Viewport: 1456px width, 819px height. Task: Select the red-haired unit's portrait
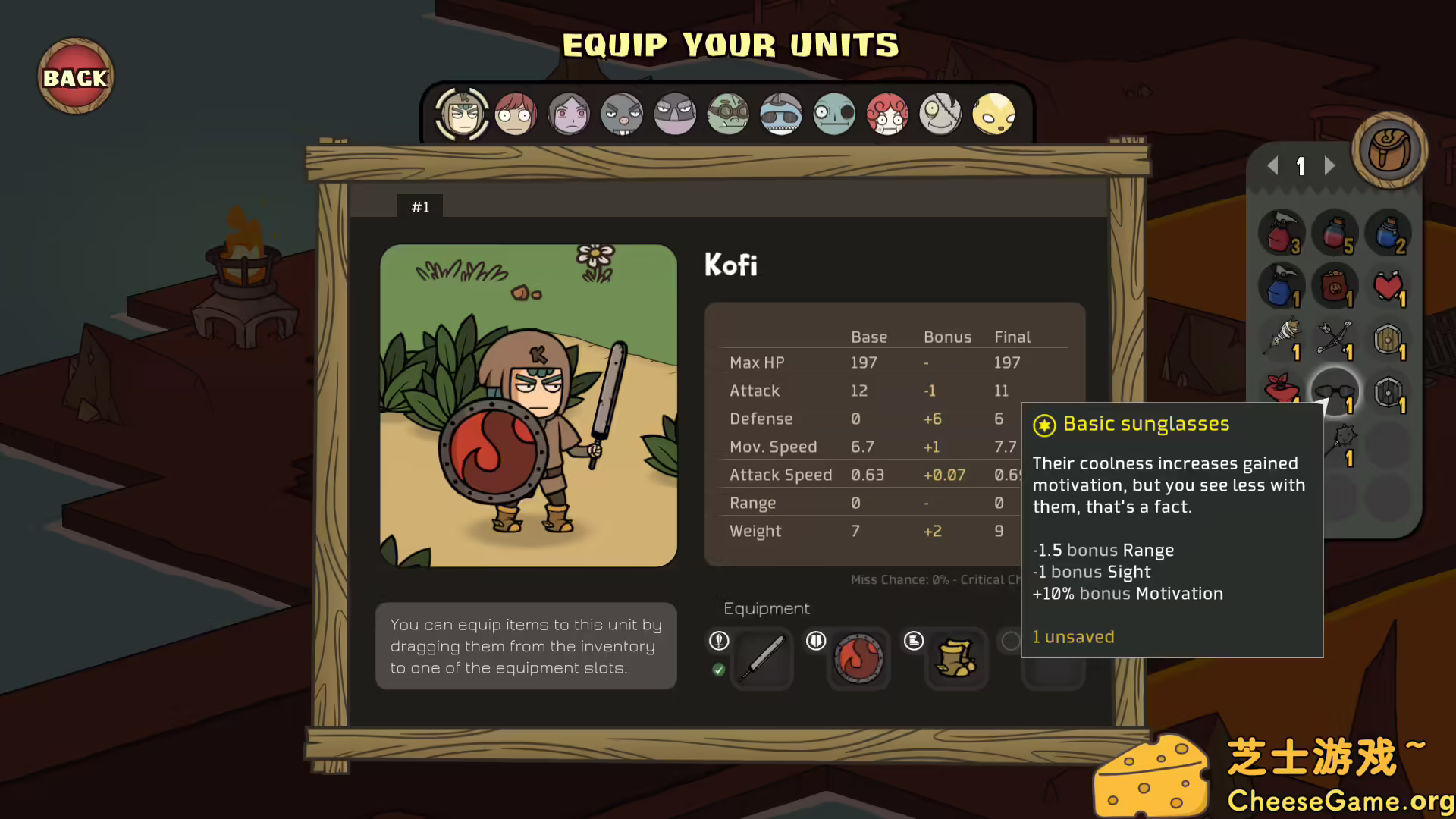pyautogui.click(x=516, y=114)
